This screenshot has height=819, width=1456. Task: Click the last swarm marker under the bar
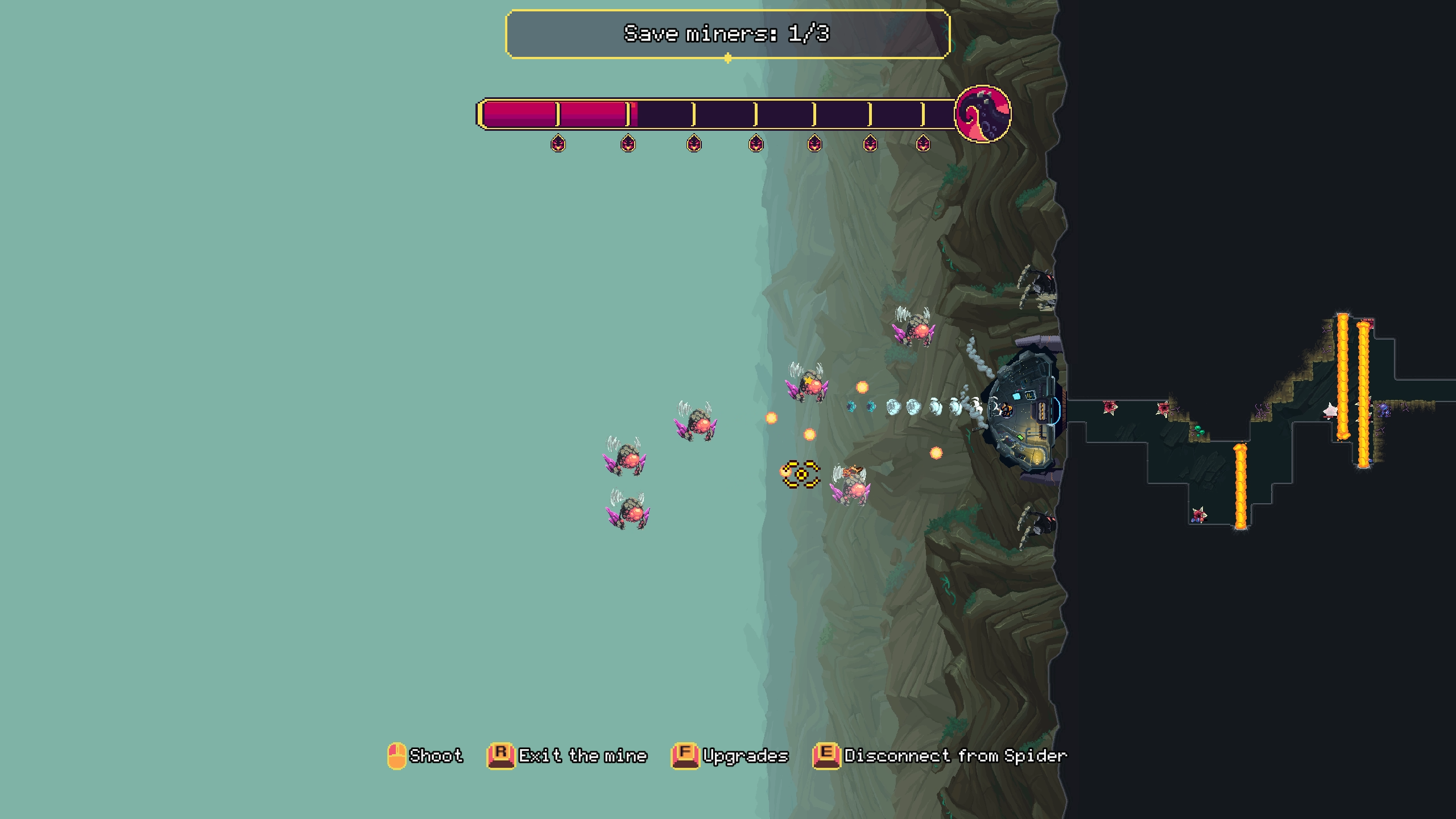921,144
